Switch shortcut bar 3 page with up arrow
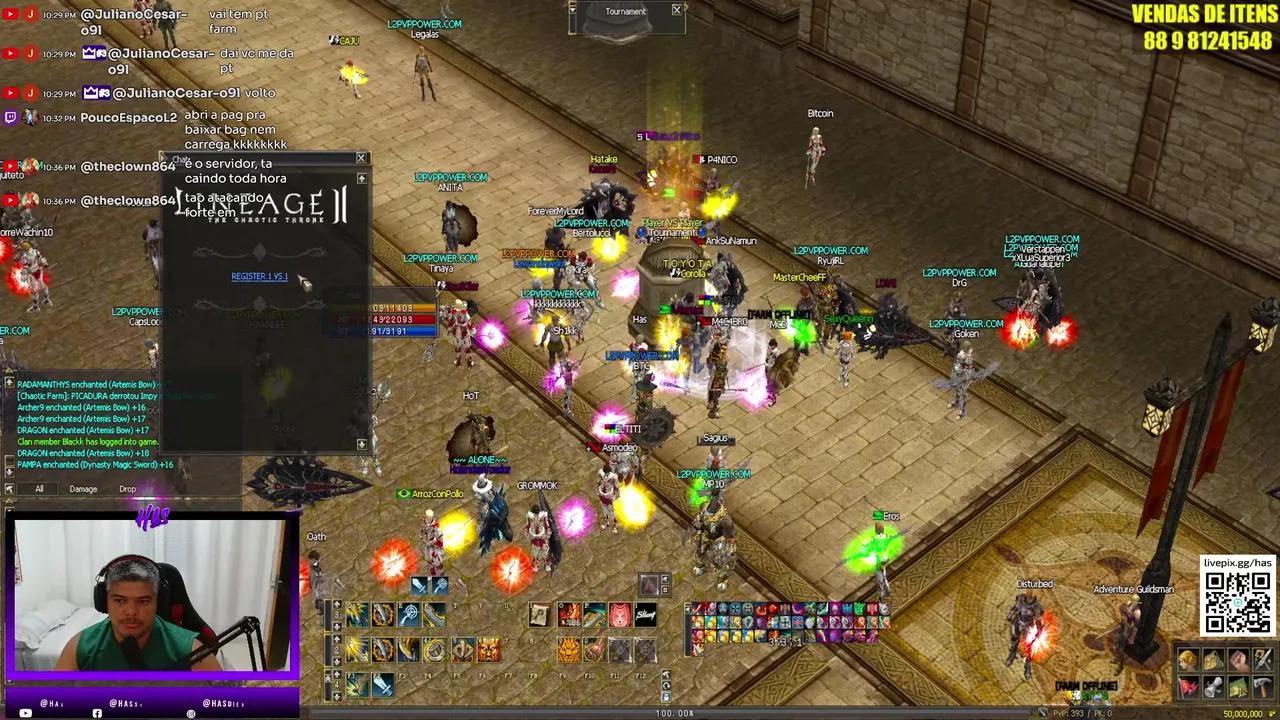This screenshot has height=720, width=1280. click(x=337, y=605)
